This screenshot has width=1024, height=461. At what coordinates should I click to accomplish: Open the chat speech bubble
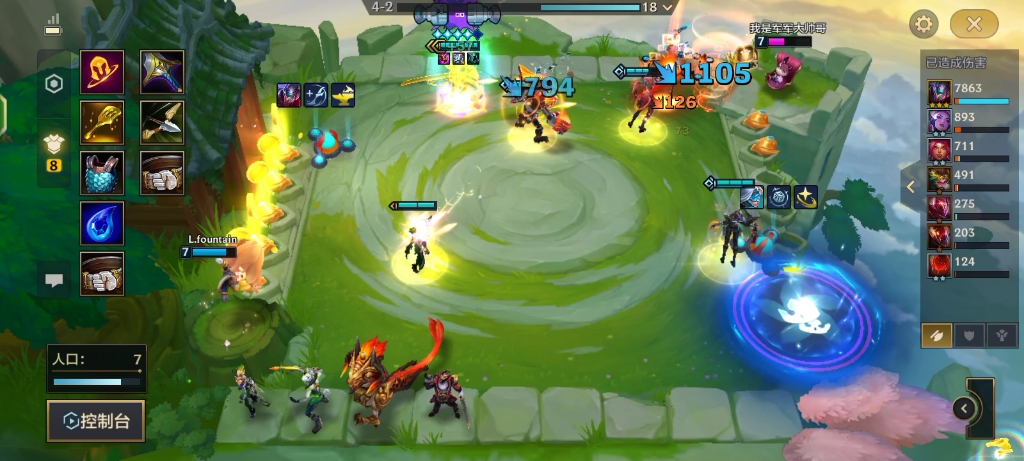point(54,281)
